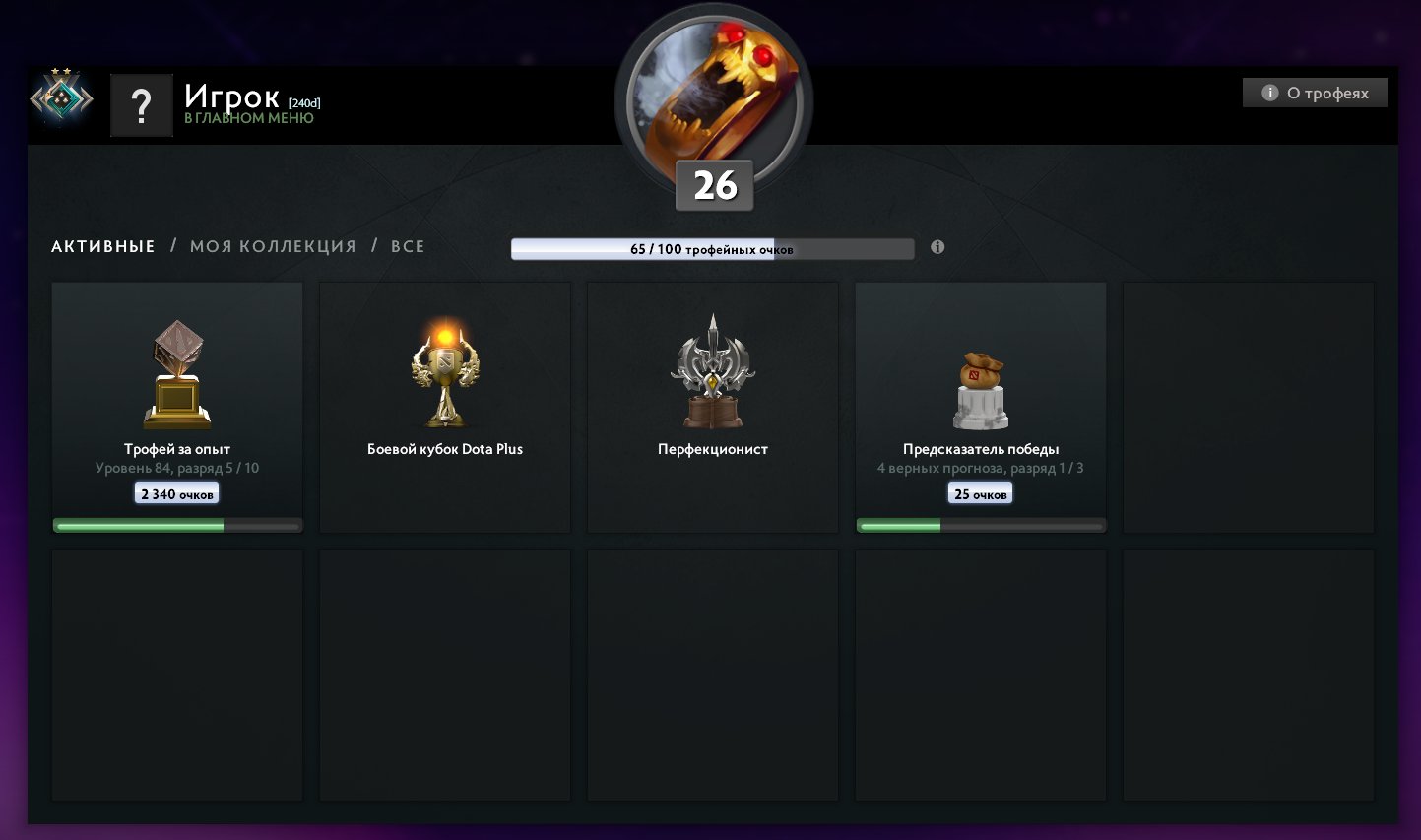This screenshot has width=1421, height=840.
Task: Select the empty trophy slot on the right
Action: pyautogui.click(x=1248, y=407)
